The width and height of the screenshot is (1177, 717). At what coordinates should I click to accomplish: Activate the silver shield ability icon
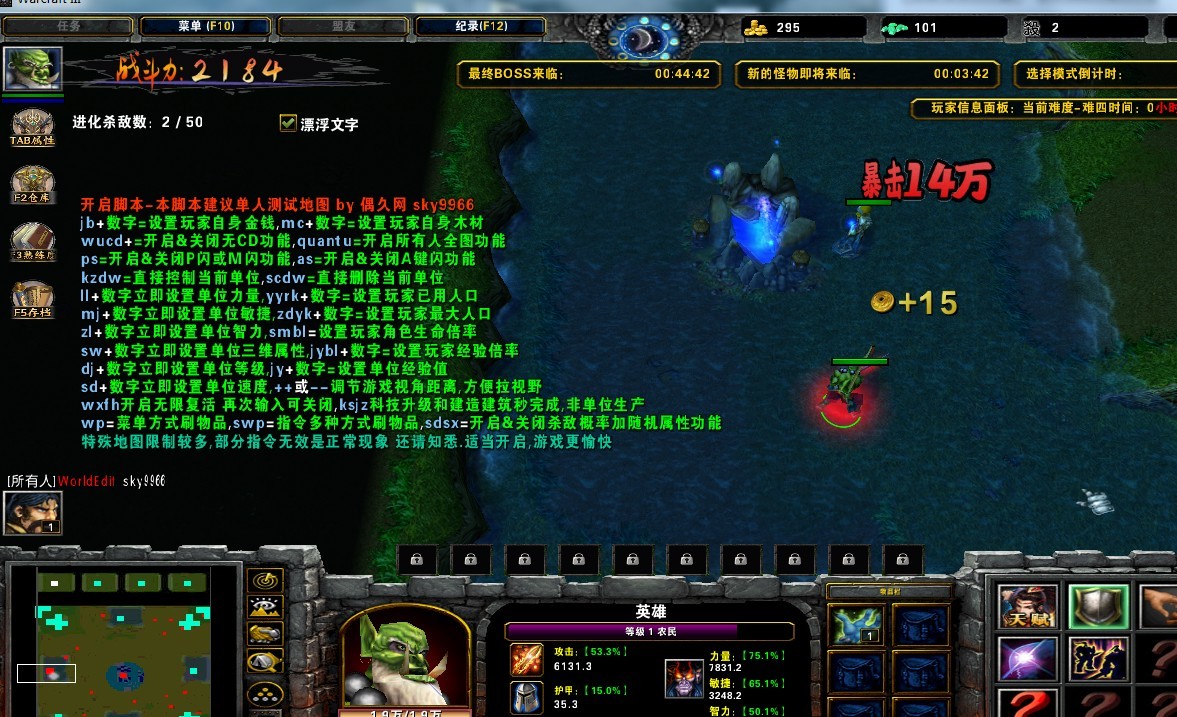1098,606
